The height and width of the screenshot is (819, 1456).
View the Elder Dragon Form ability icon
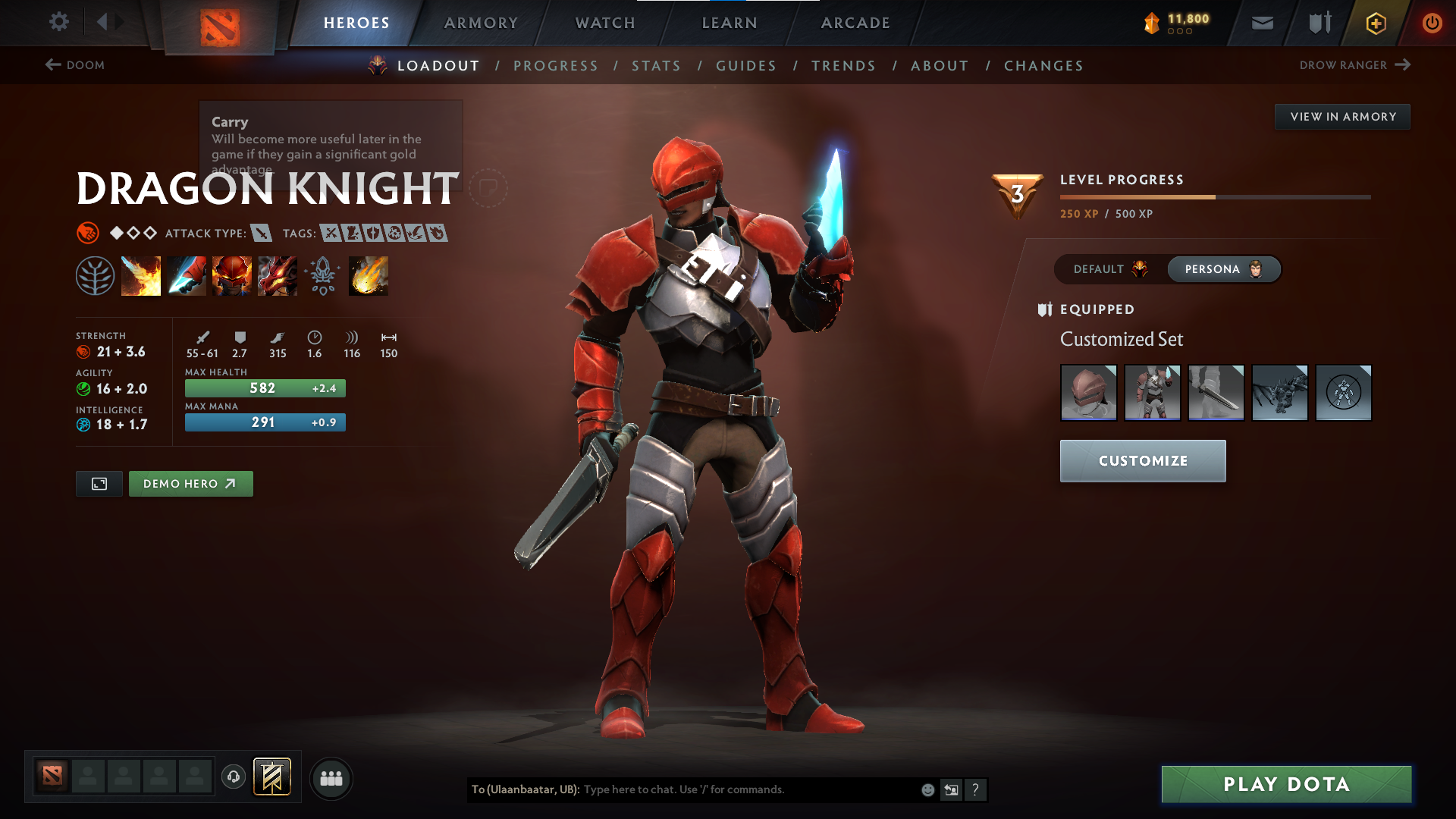pos(278,276)
